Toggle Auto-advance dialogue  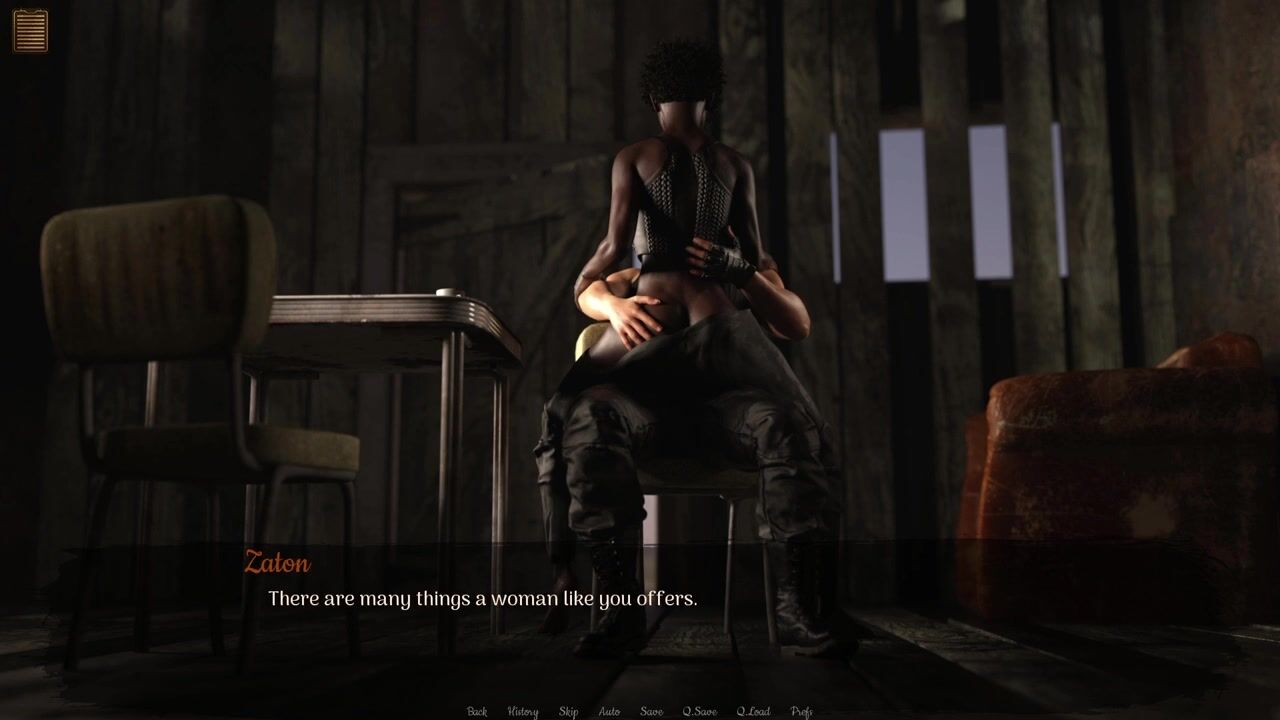coord(609,711)
